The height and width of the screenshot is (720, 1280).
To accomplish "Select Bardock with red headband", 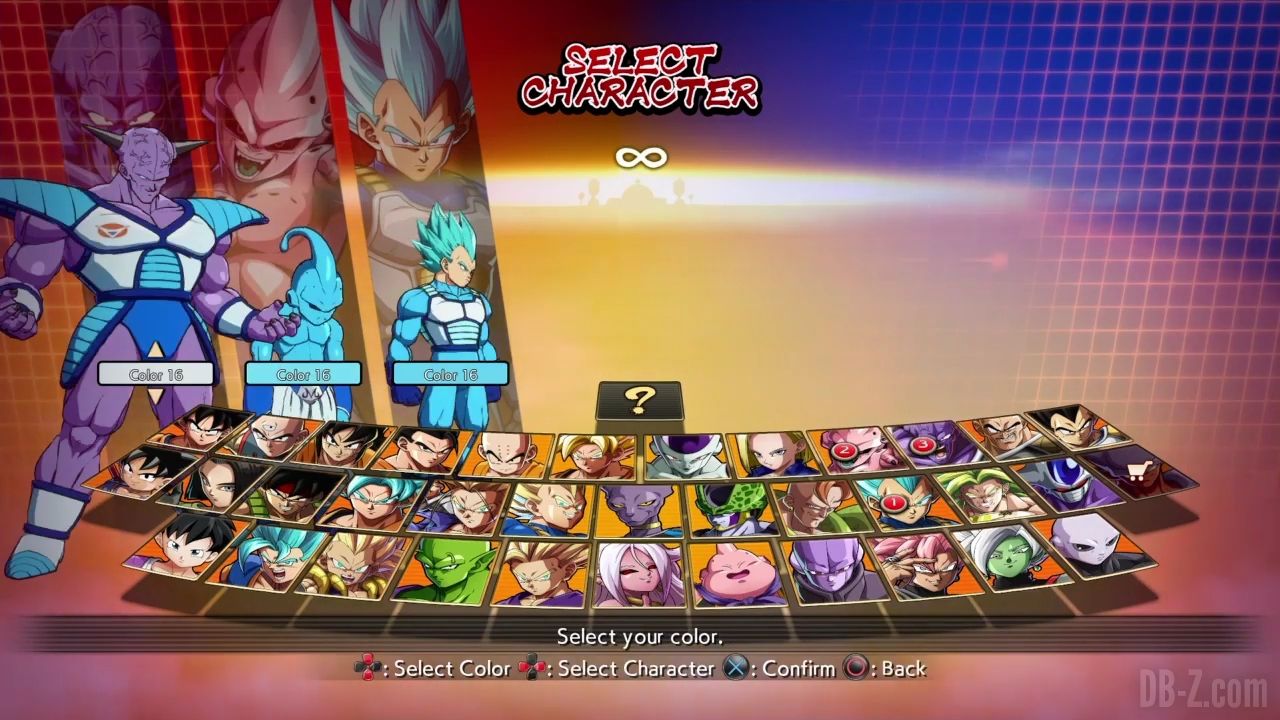I will (x=292, y=494).
